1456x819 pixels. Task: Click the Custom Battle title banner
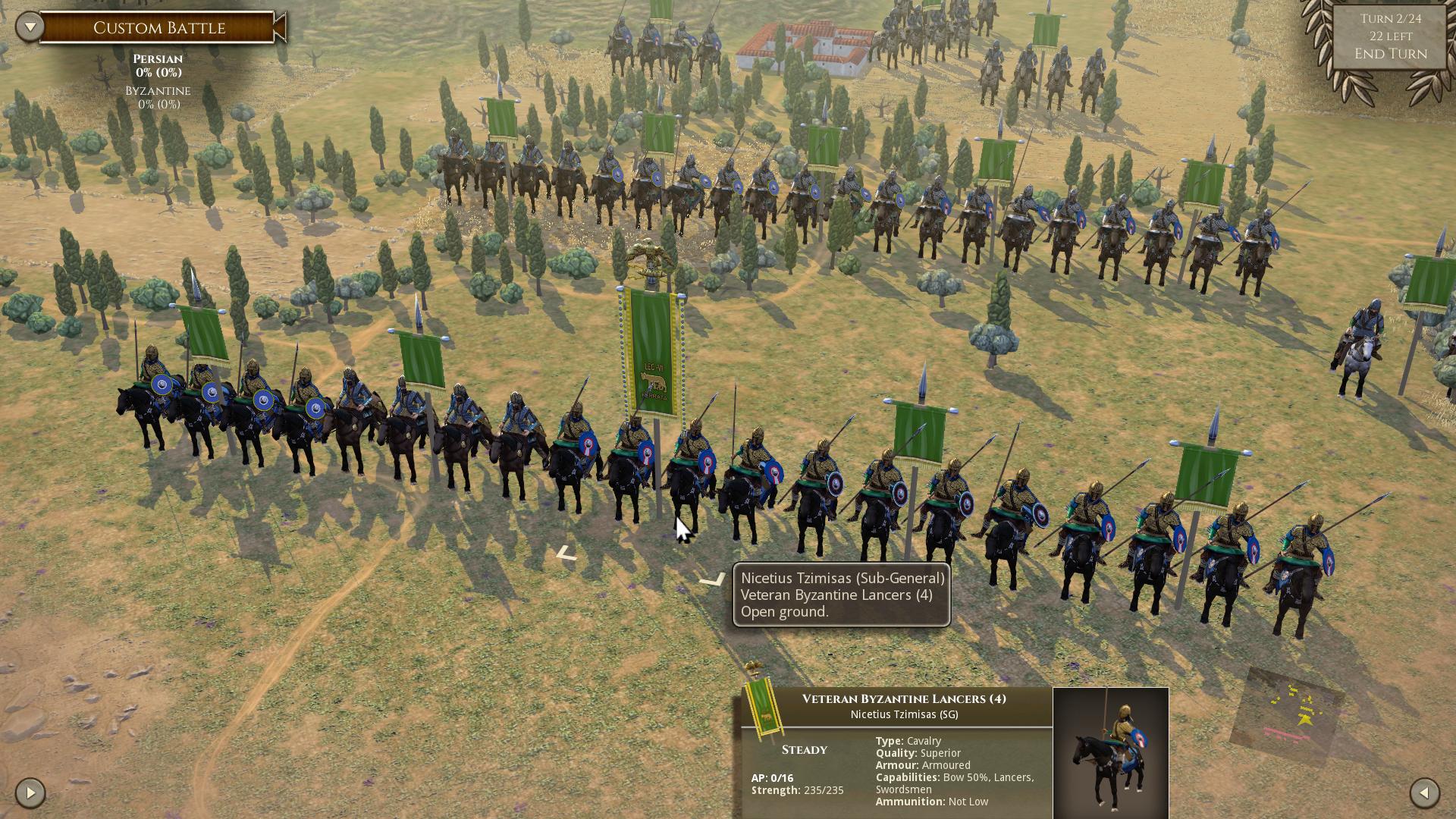tap(159, 27)
